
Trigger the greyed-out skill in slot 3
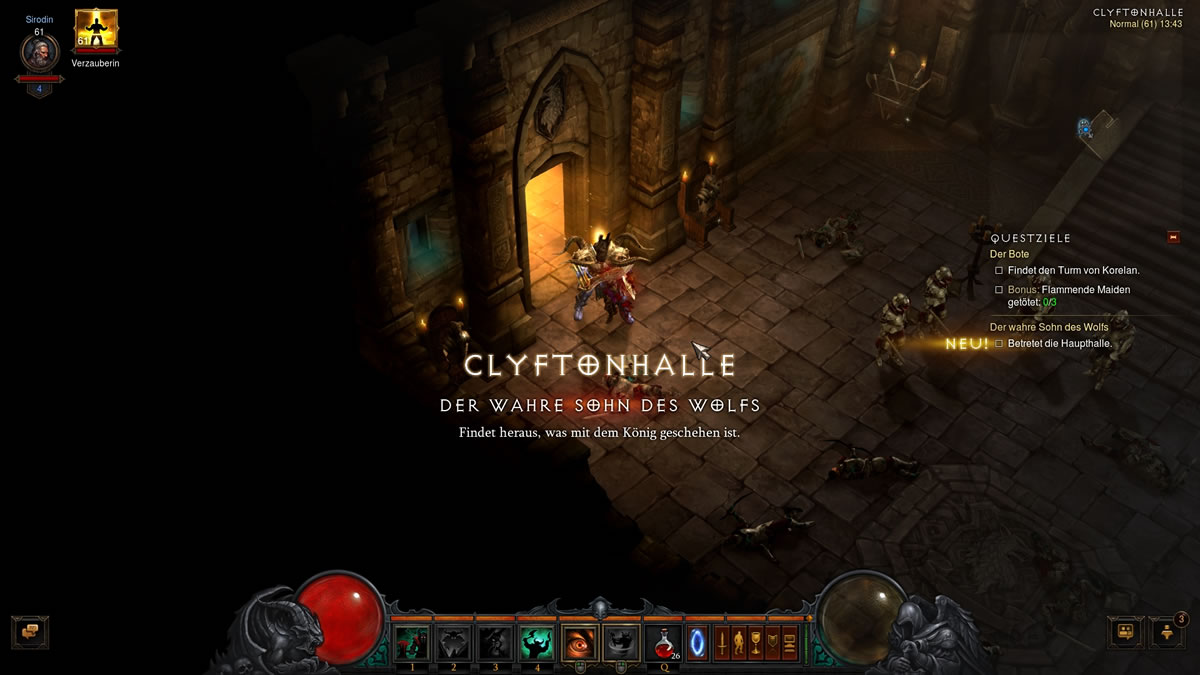[x=496, y=641]
